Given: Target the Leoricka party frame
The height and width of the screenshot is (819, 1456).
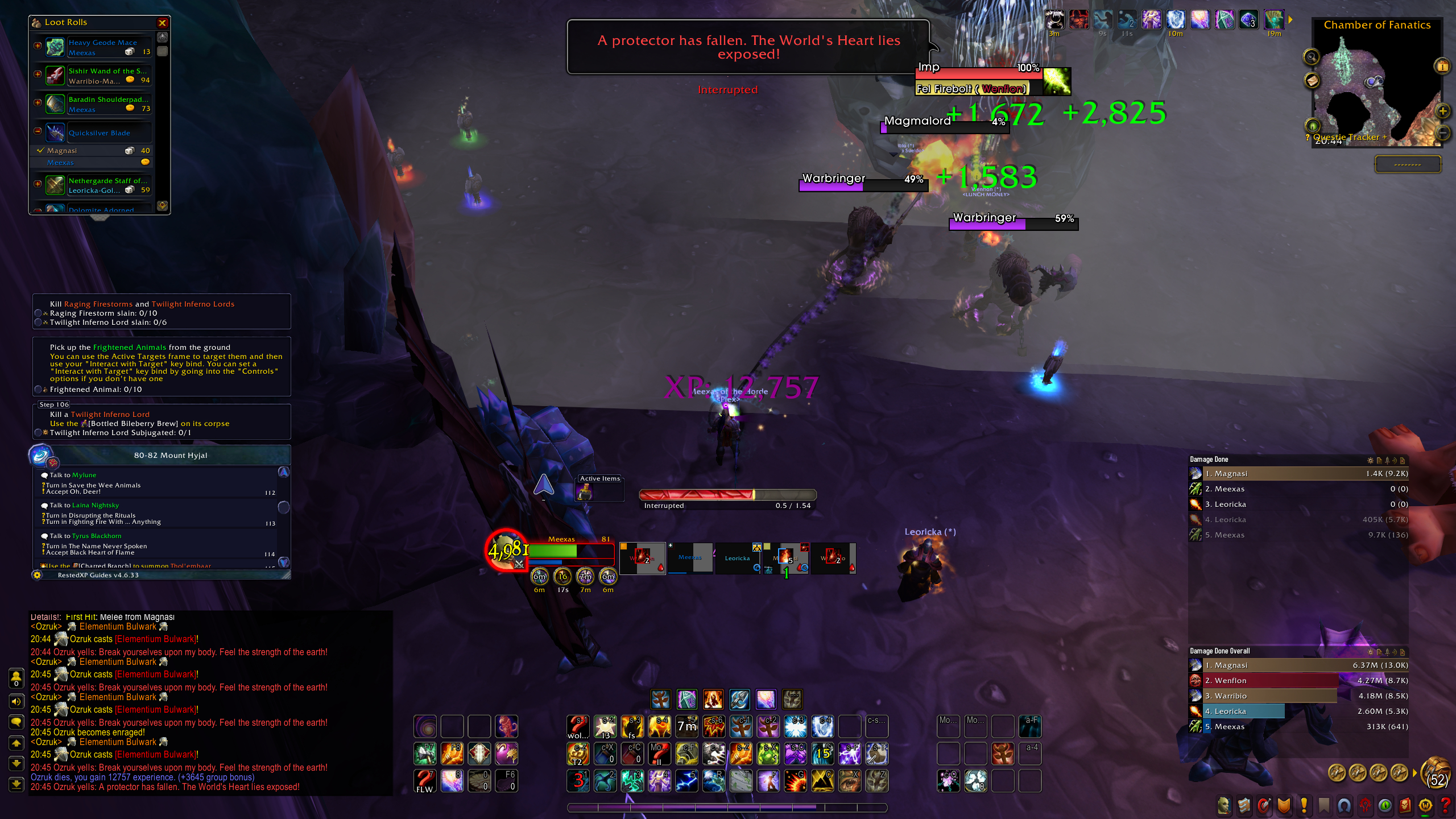Looking at the screenshot, I should point(737,558).
